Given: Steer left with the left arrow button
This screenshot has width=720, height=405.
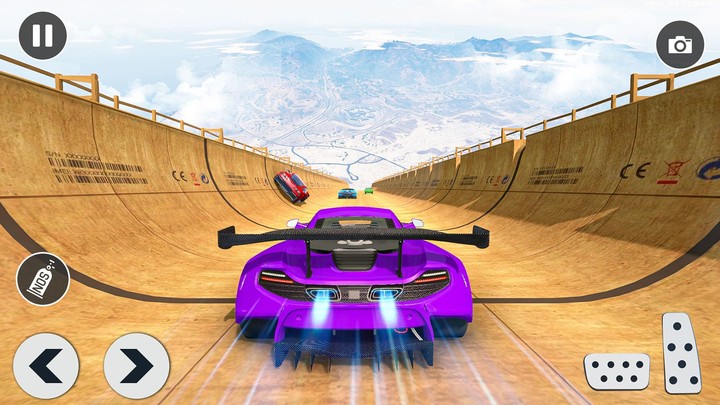Looking at the screenshot, I should [46, 366].
